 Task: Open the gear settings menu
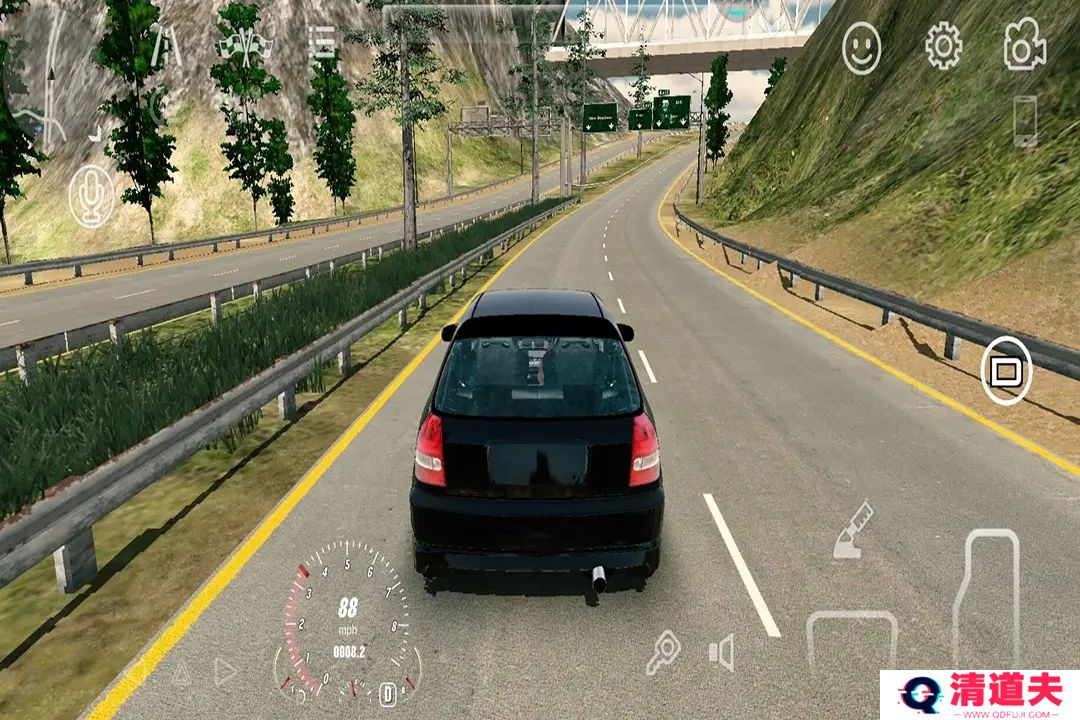tap(943, 47)
